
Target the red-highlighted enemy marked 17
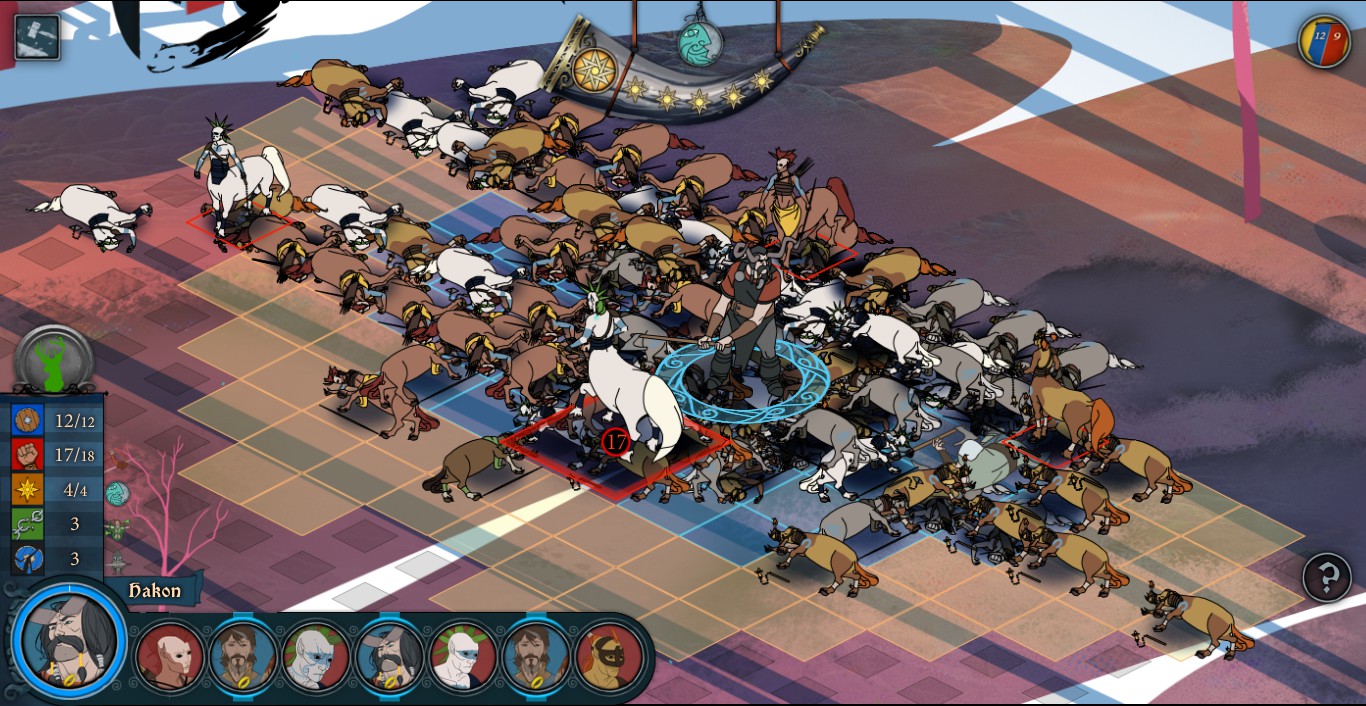[x=616, y=440]
